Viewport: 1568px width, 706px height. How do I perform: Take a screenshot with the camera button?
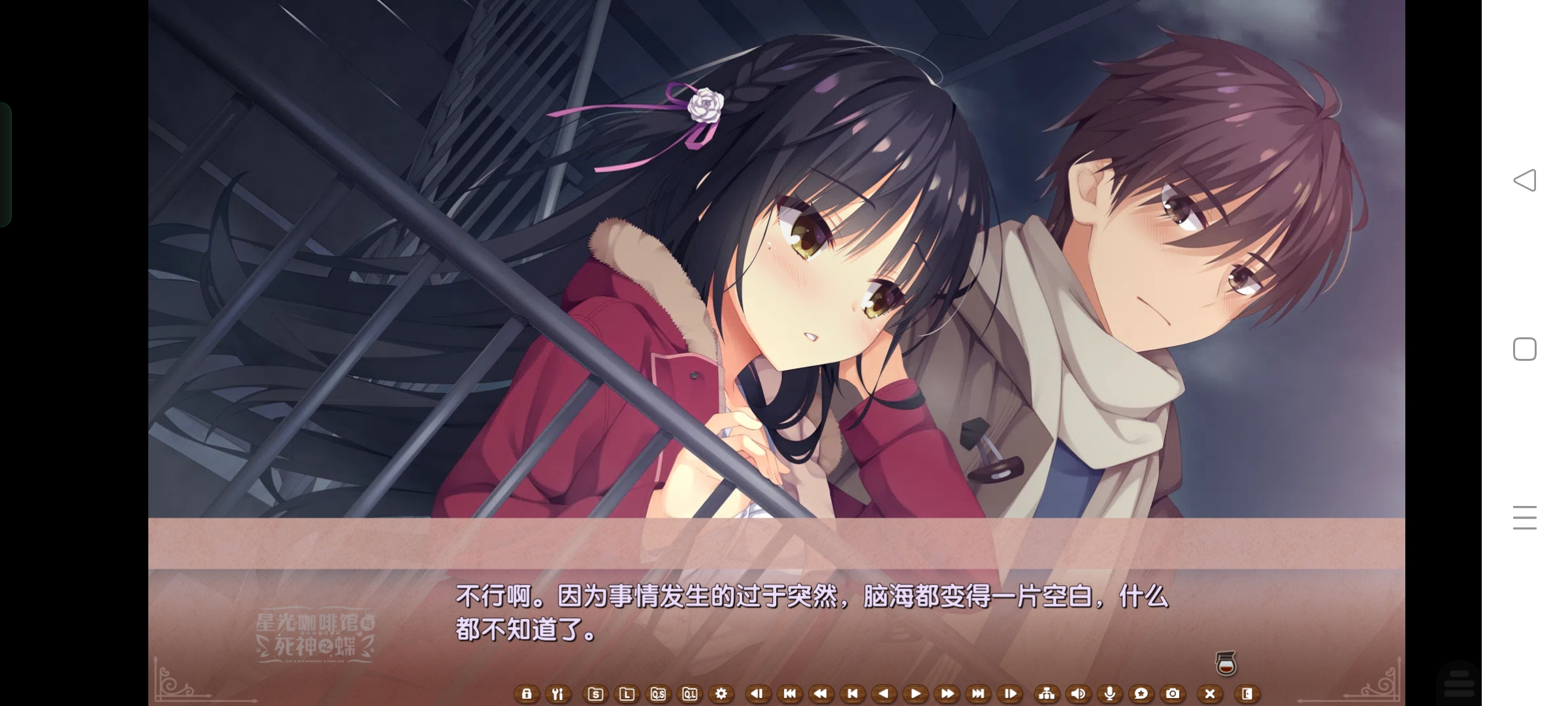click(x=1173, y=694)
